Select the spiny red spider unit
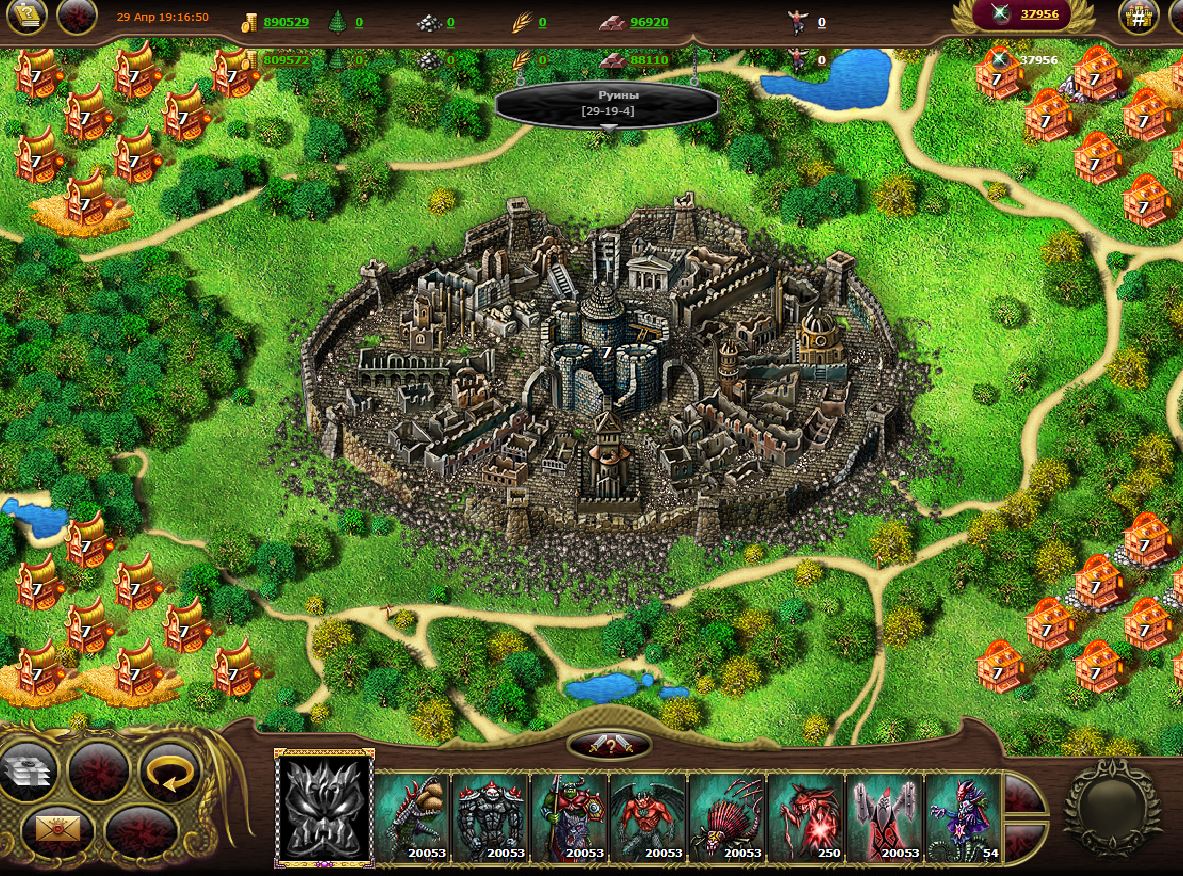 pos(727,817)
